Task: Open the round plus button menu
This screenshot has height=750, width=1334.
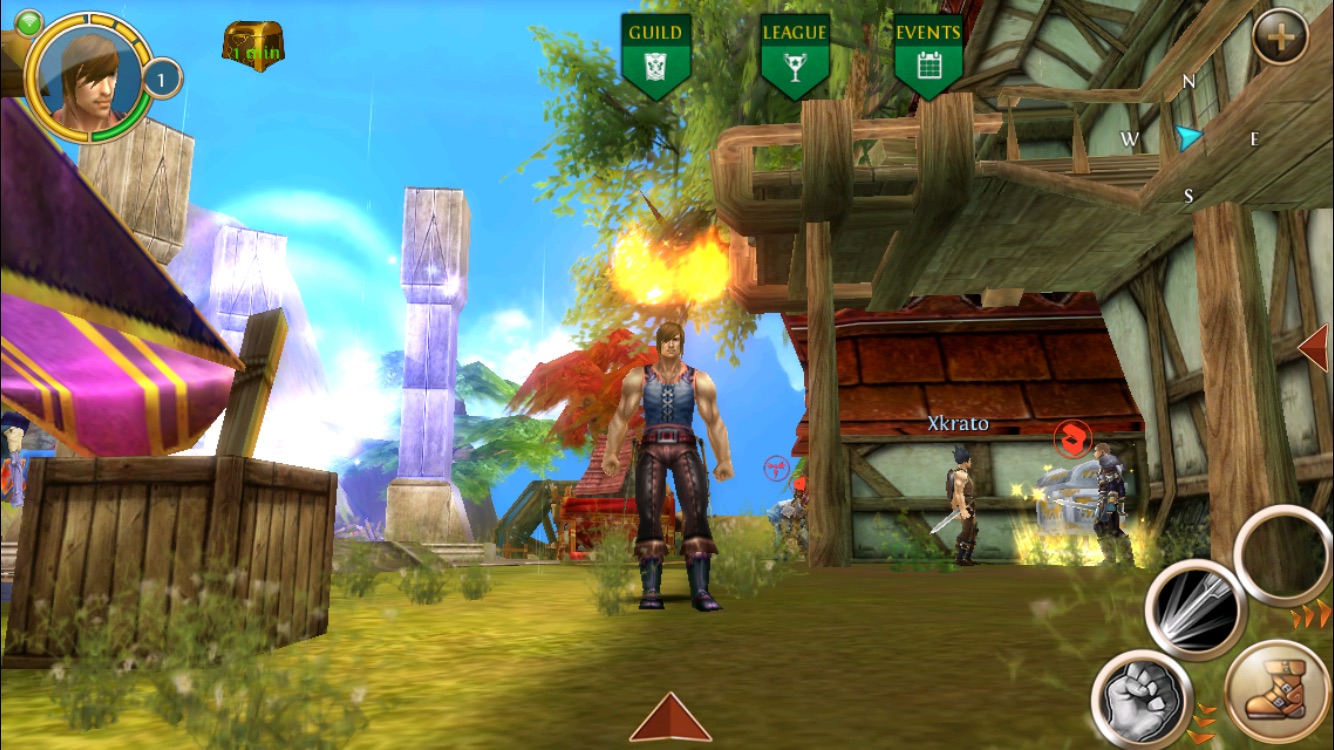Action: pyautogui.click(x=1280, y=38)
